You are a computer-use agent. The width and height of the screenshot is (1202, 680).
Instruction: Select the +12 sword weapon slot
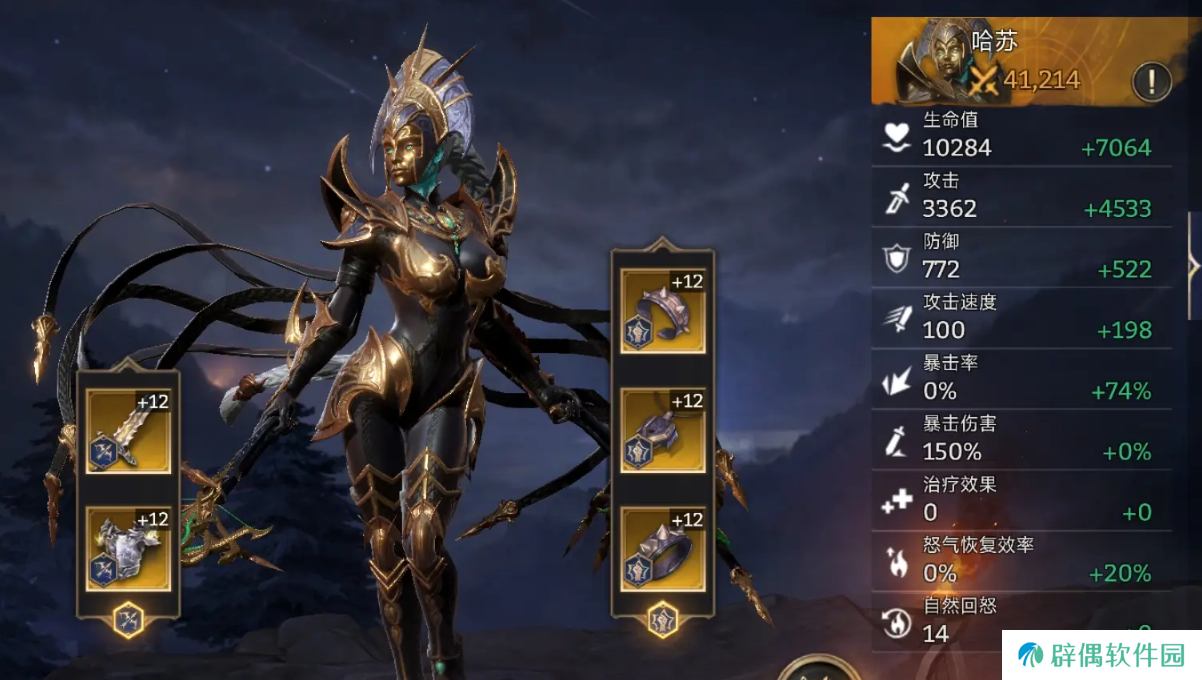(128, 431)
